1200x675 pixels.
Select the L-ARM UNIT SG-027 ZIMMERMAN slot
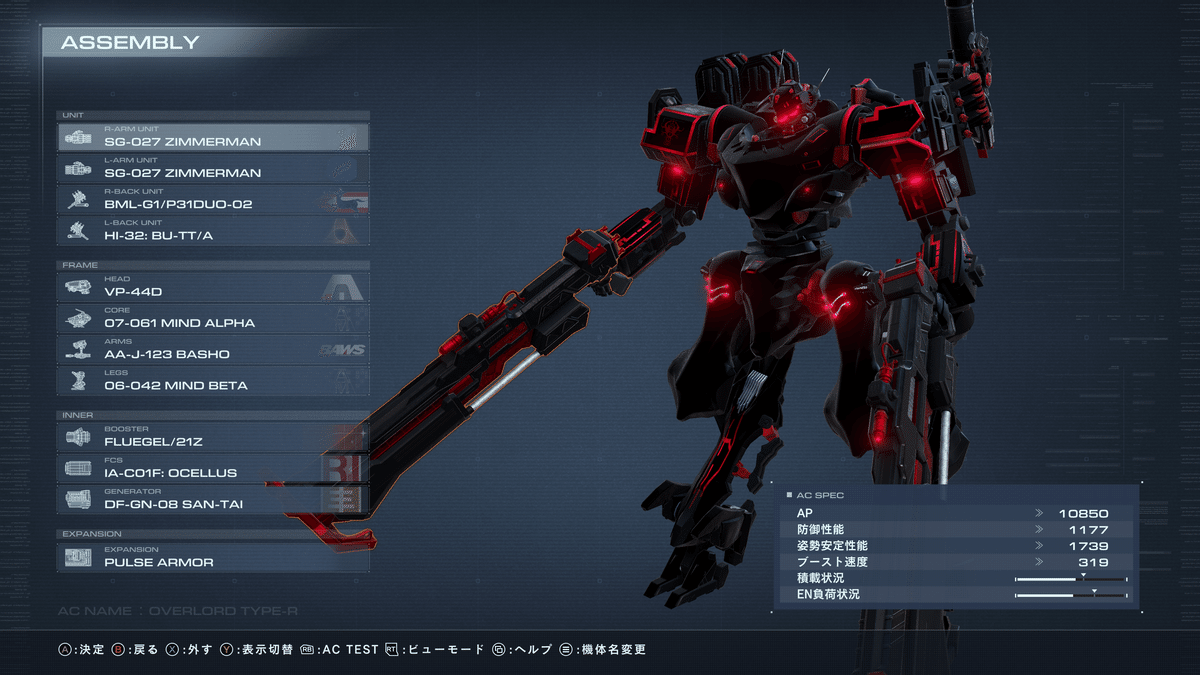213,168
